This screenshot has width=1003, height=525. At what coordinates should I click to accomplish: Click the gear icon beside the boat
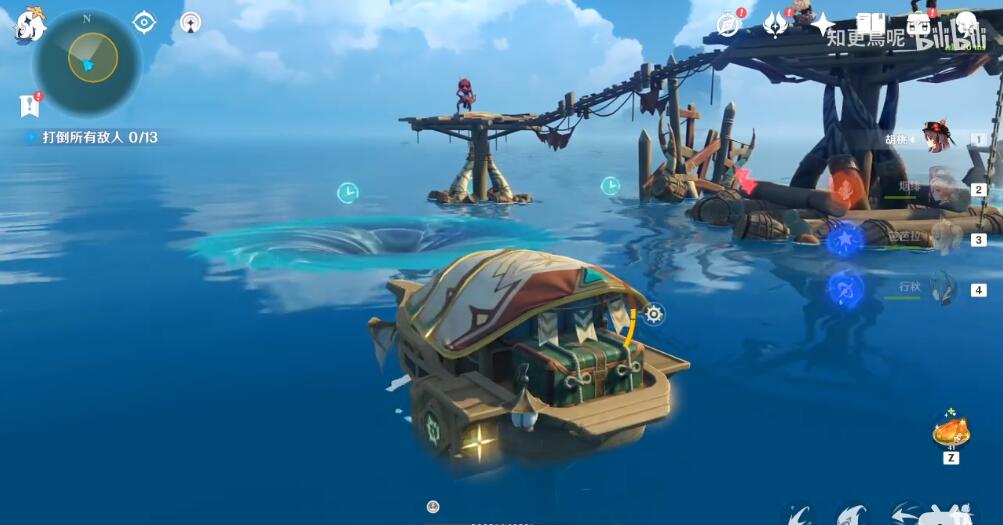[654, 314]
